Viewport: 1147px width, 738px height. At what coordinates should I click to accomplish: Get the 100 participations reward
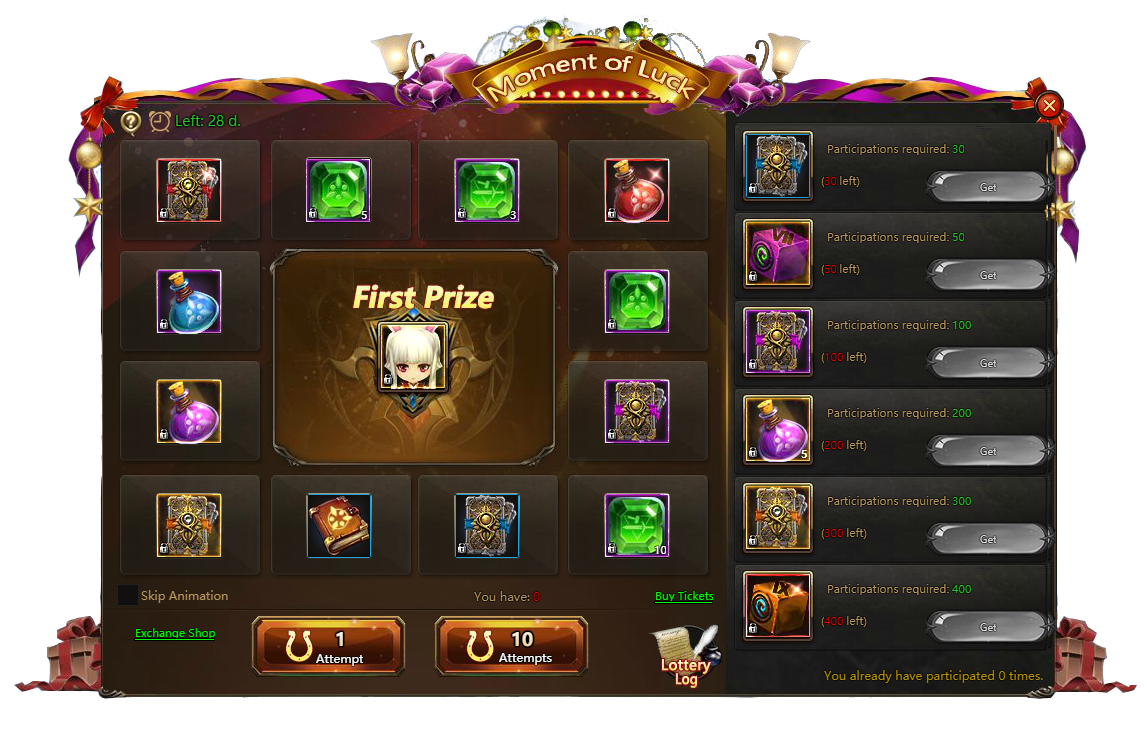987,363
